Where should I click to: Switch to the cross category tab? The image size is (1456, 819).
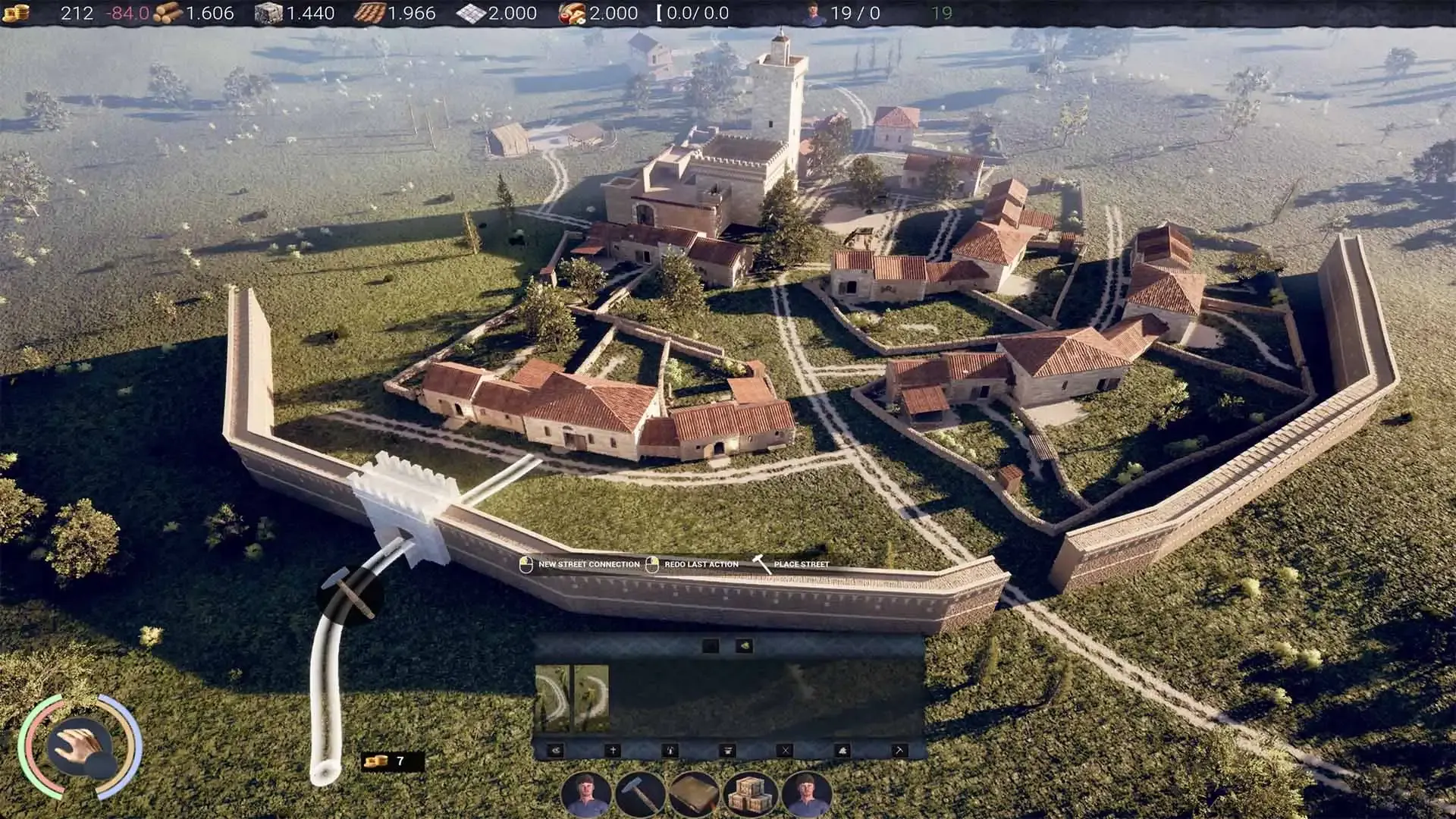[x=613, y=751]
